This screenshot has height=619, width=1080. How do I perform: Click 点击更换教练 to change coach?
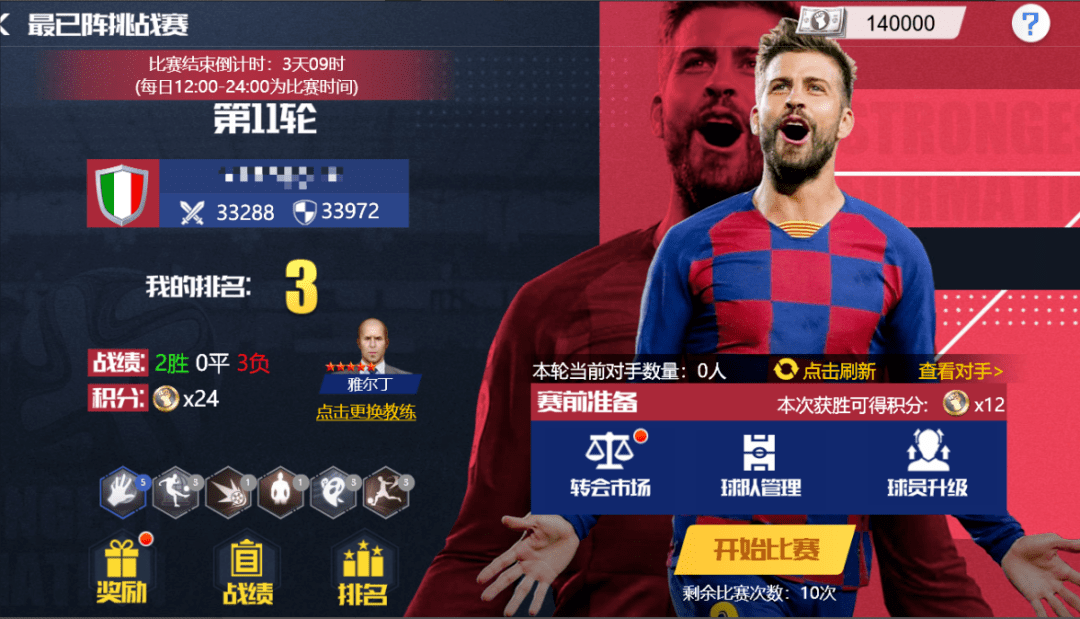[366, 412]
